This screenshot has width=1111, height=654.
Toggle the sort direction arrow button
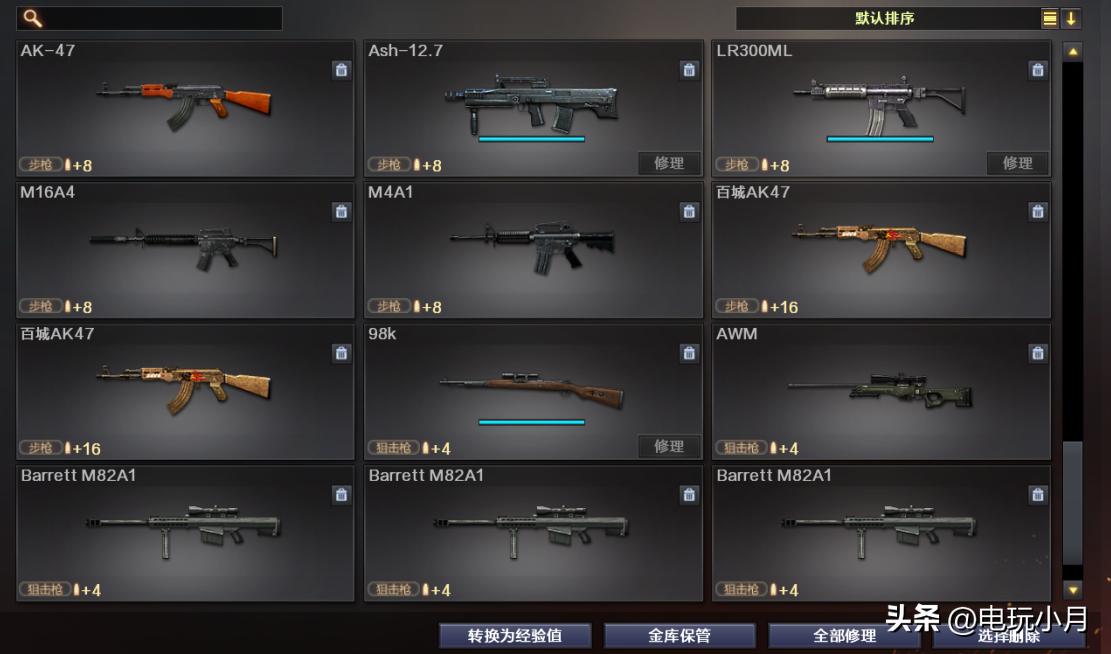[1071, 18]
